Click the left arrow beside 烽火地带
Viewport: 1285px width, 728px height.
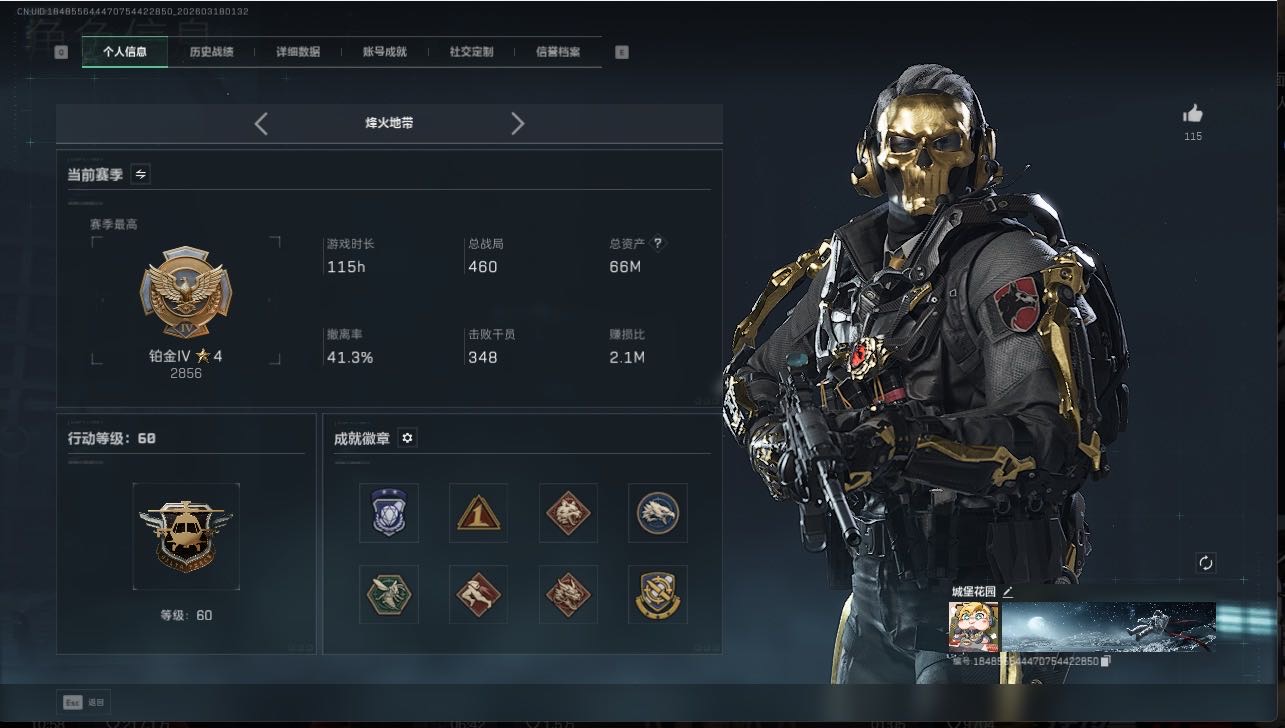click(261, 124)
